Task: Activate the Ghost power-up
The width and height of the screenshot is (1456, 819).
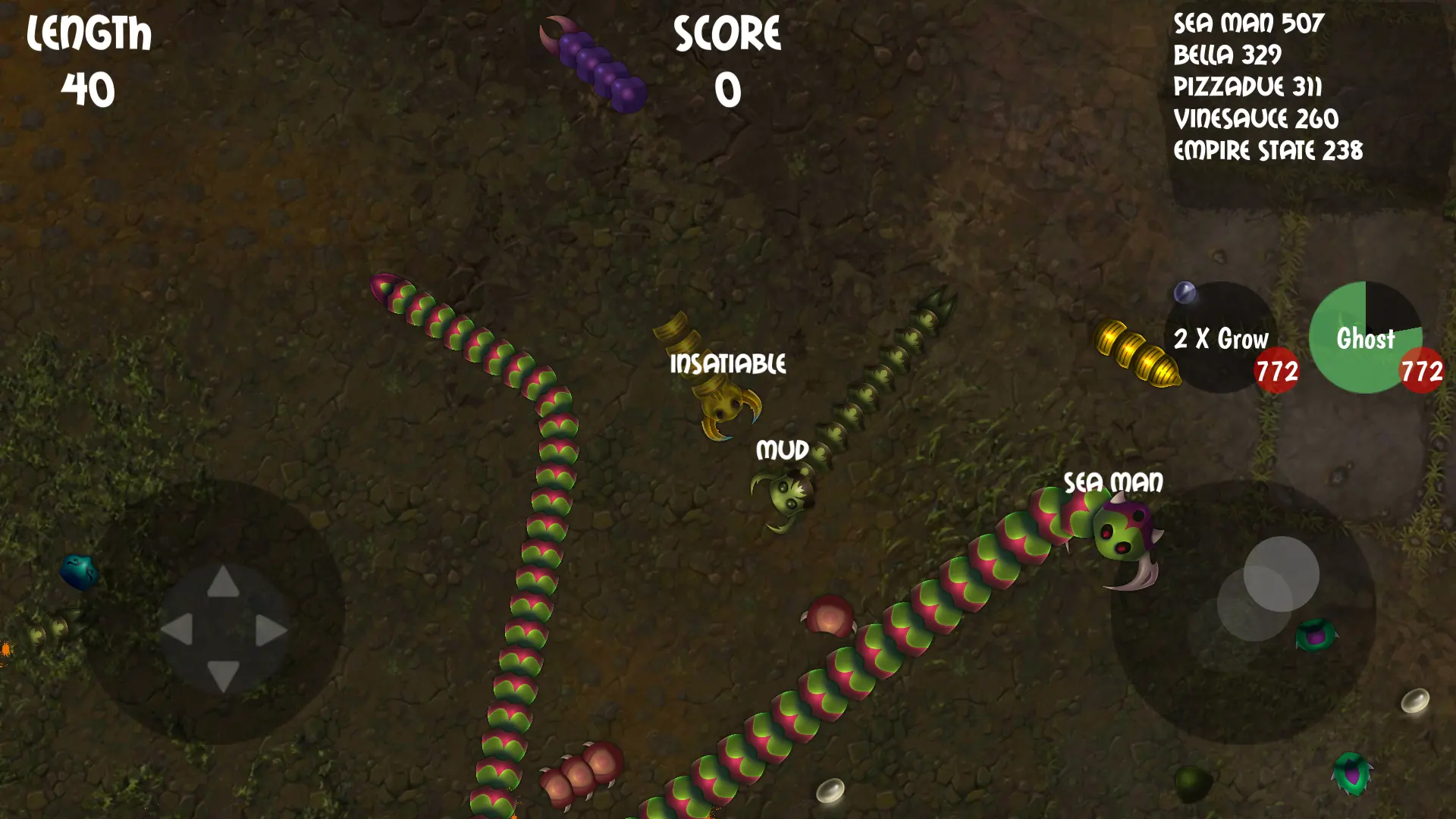Action: click(1365, 338)
